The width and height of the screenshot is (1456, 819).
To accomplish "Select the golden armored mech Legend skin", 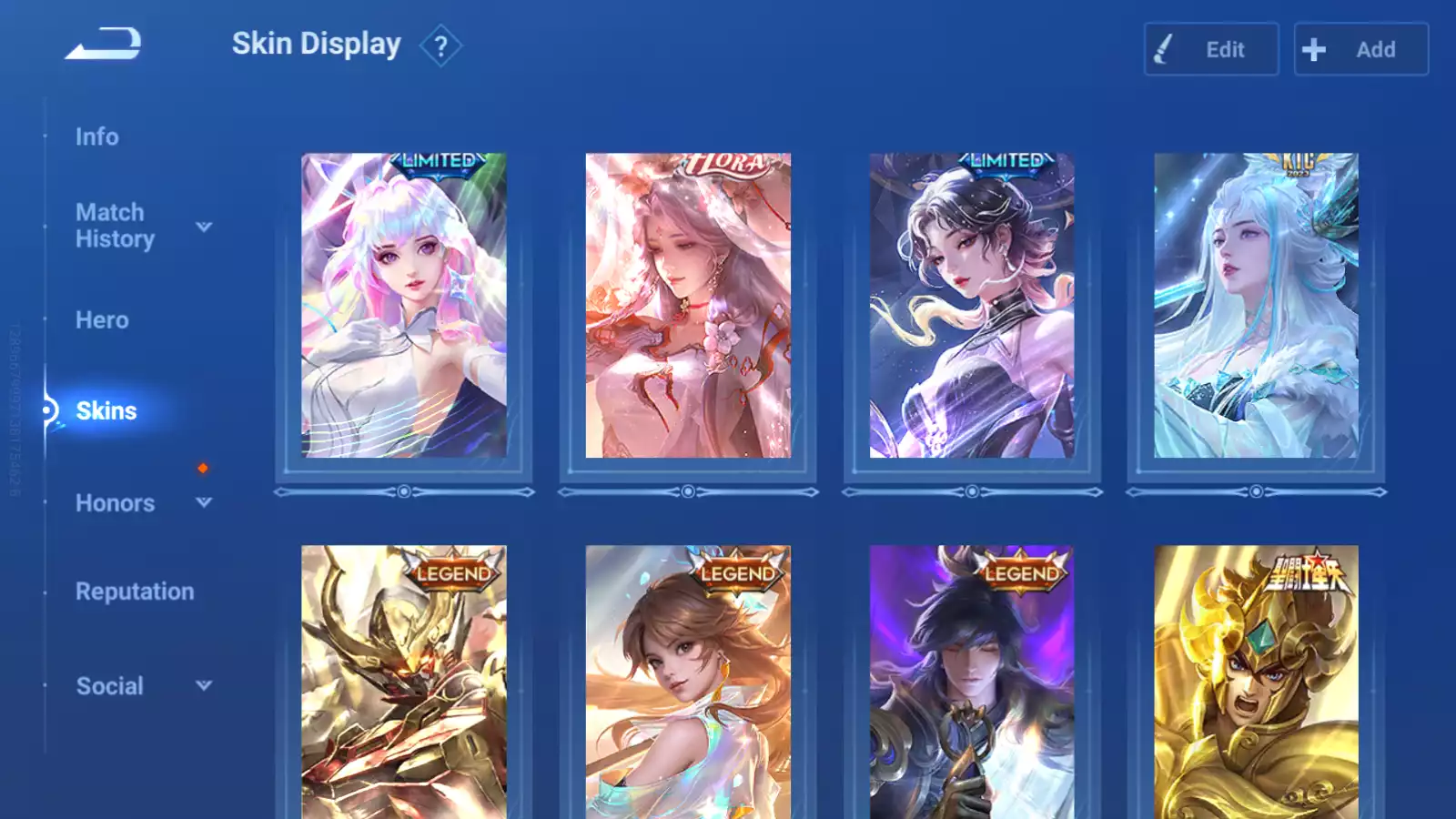I will 404,682.
